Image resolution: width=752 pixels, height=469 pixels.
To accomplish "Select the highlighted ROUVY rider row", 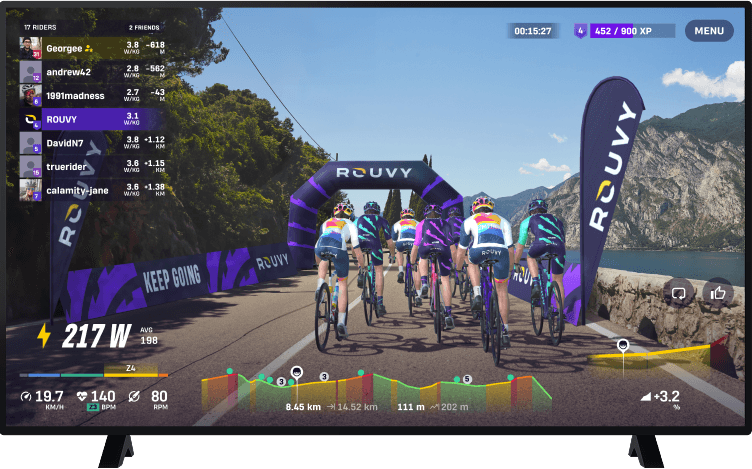I will pyautogui.click(x=92, y=118).
